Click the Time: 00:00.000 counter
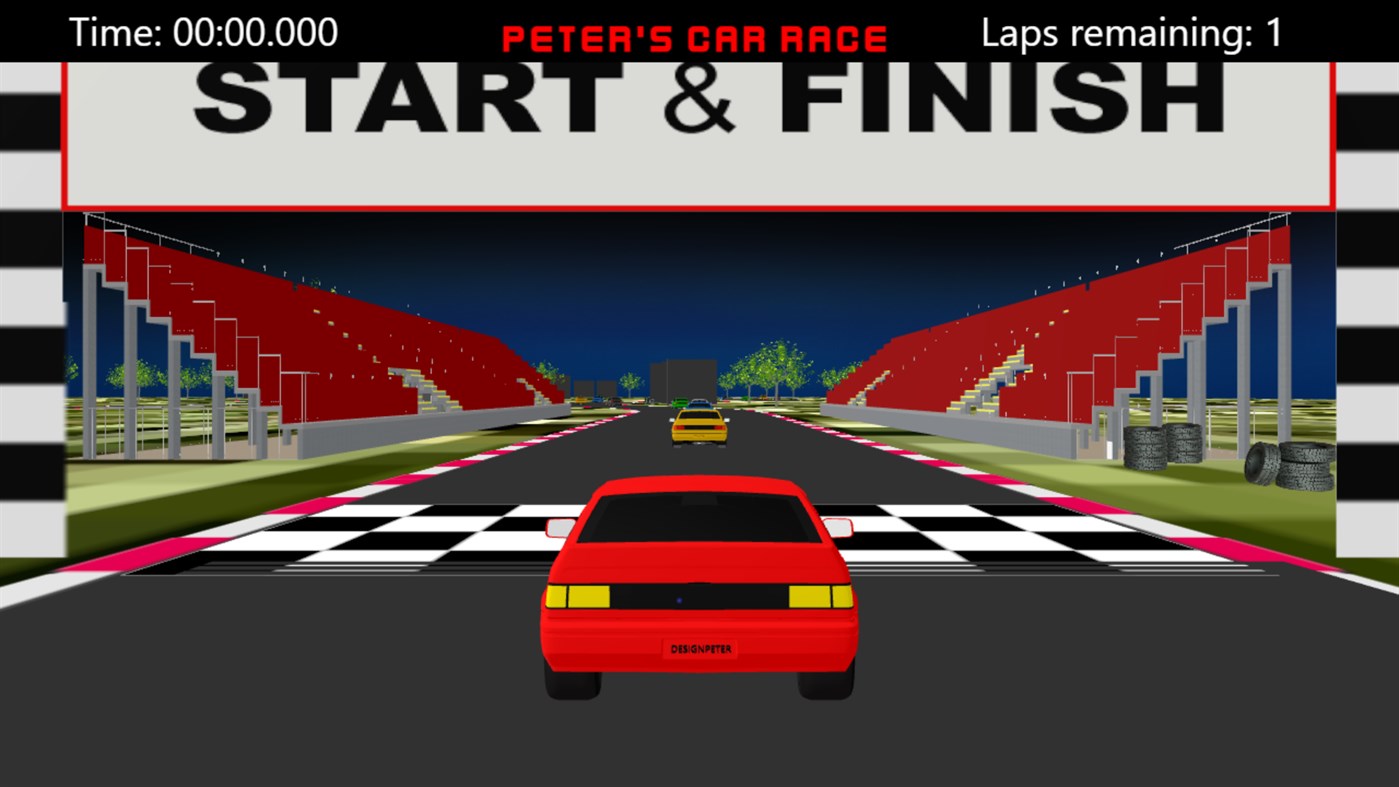Image resolution: width=1399 pixels, height=787 pixels. [x=203, y=32]
